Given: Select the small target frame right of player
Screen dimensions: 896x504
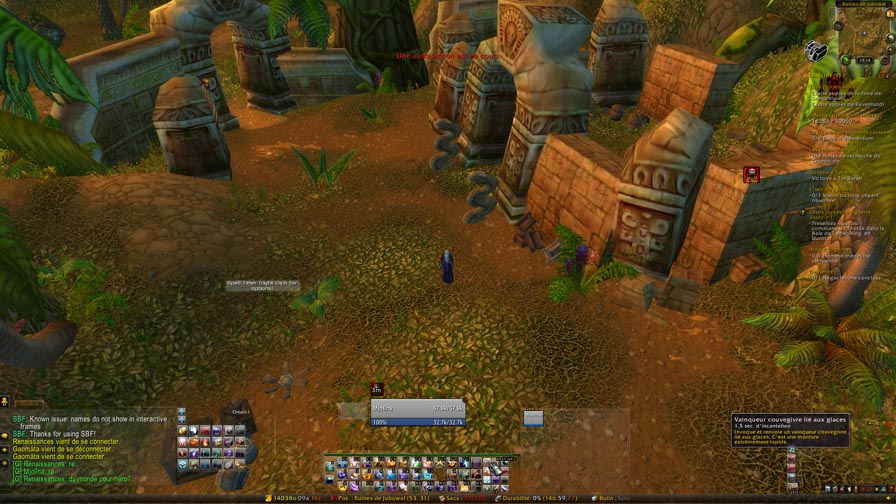Looking at the screenshot, I should pyautogui.click(x=534, y=417).
